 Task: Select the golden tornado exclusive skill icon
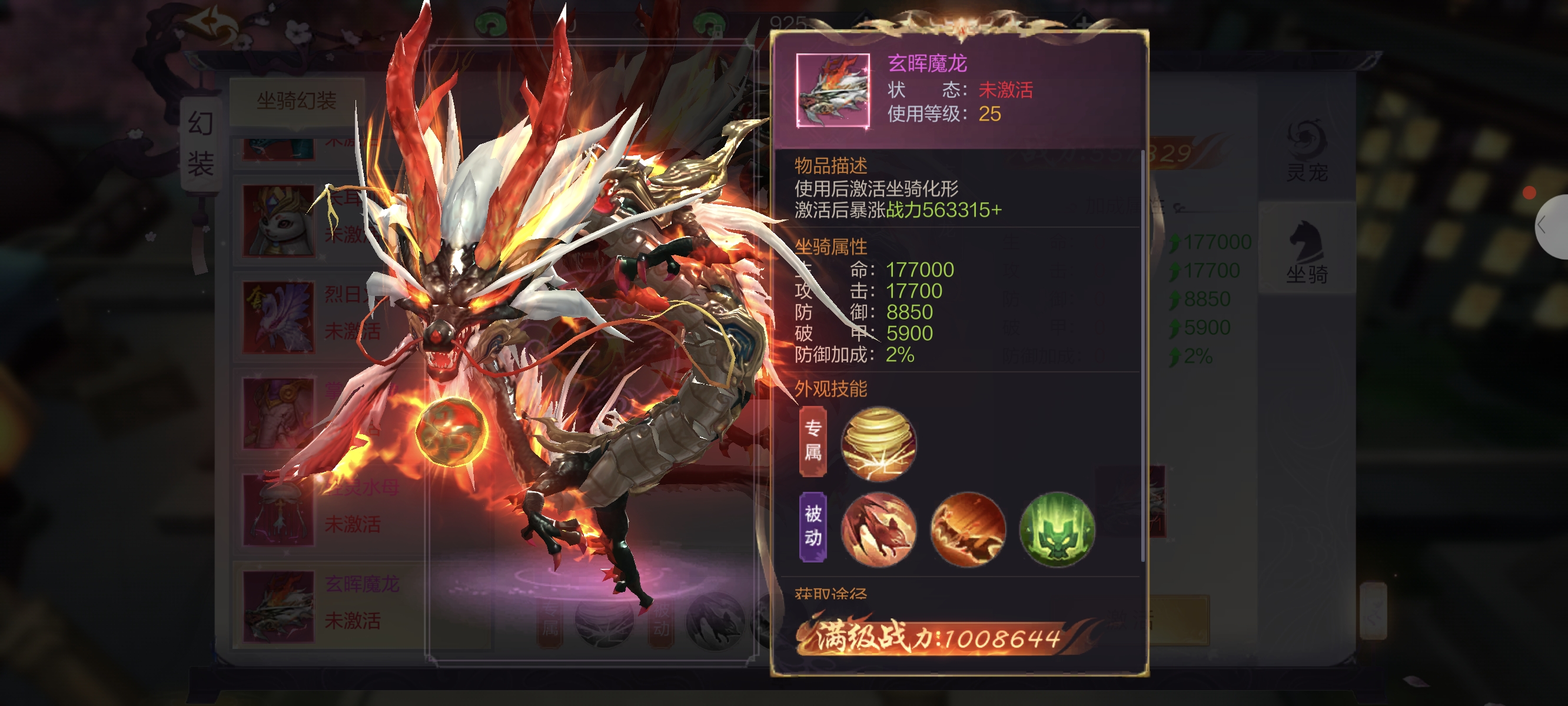pos(878,444)
